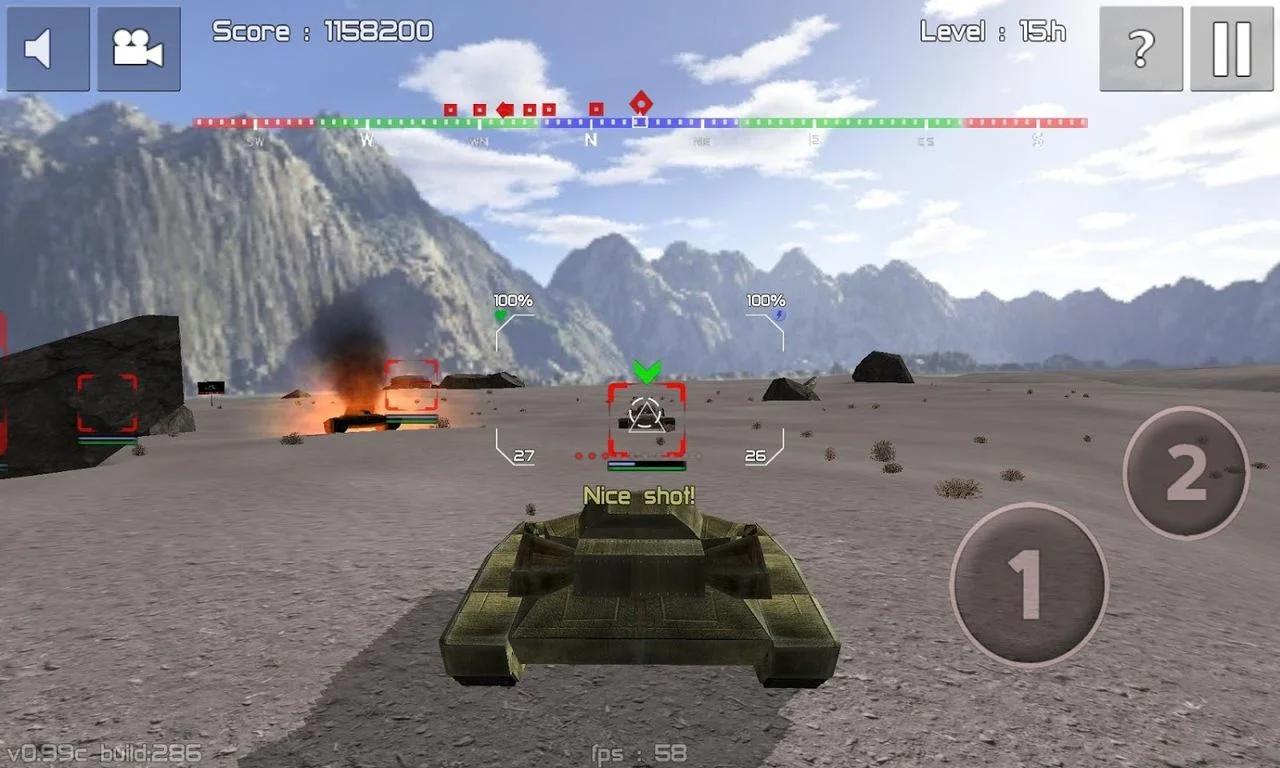Click the blue lightning energy icon
Screen dimensions: 1280x768
tap(782, 313)
